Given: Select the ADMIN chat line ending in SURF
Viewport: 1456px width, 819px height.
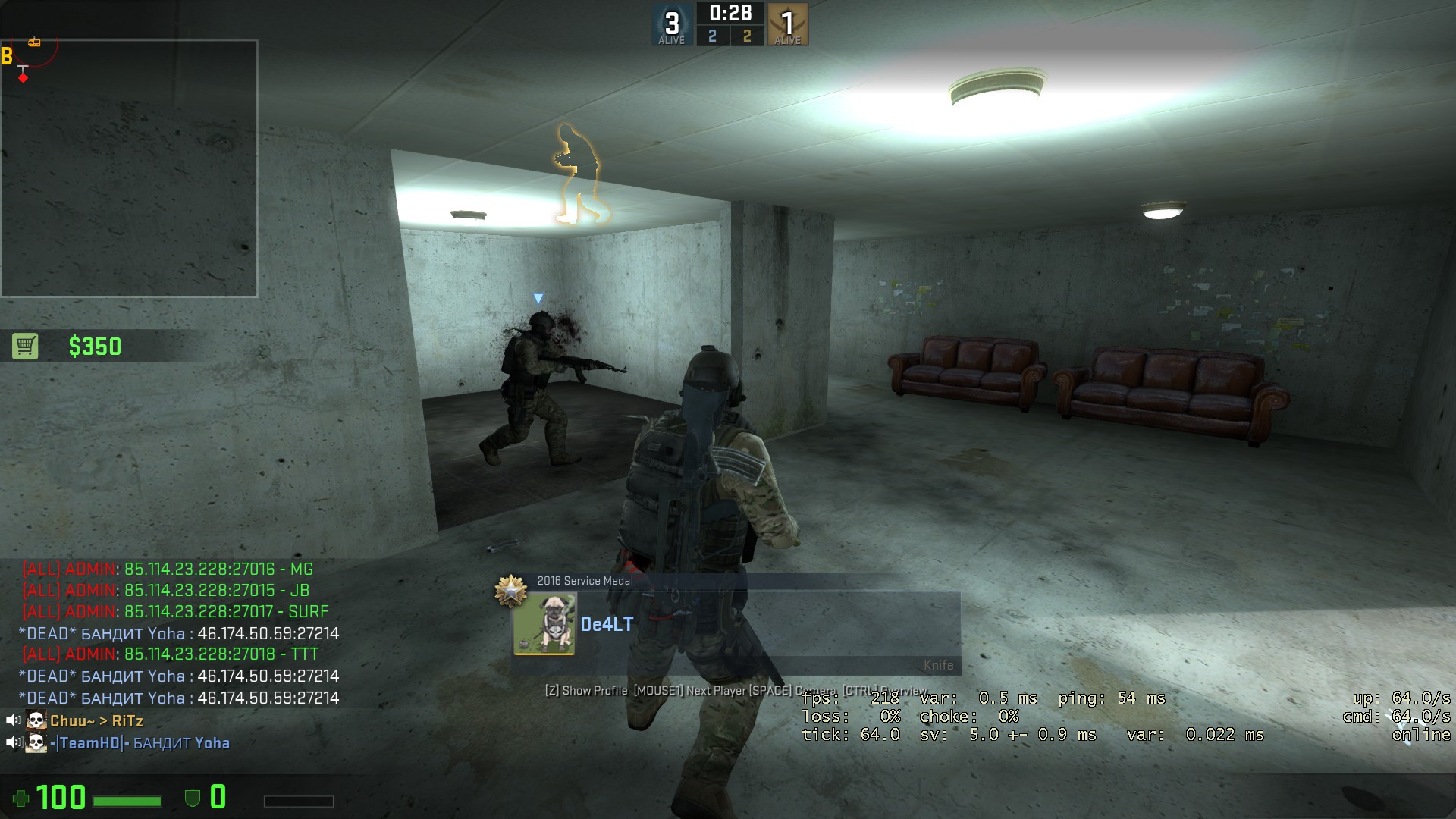Looking at the screenshot, I should (175, 611).
